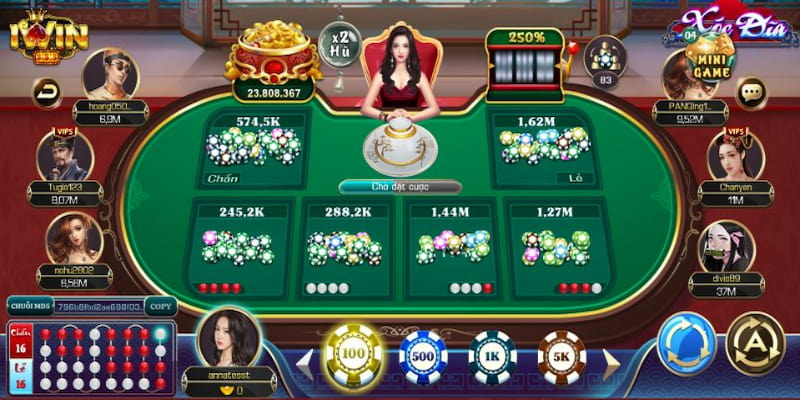
Task: Select the 500 betting chip
Action: [422, 357]
